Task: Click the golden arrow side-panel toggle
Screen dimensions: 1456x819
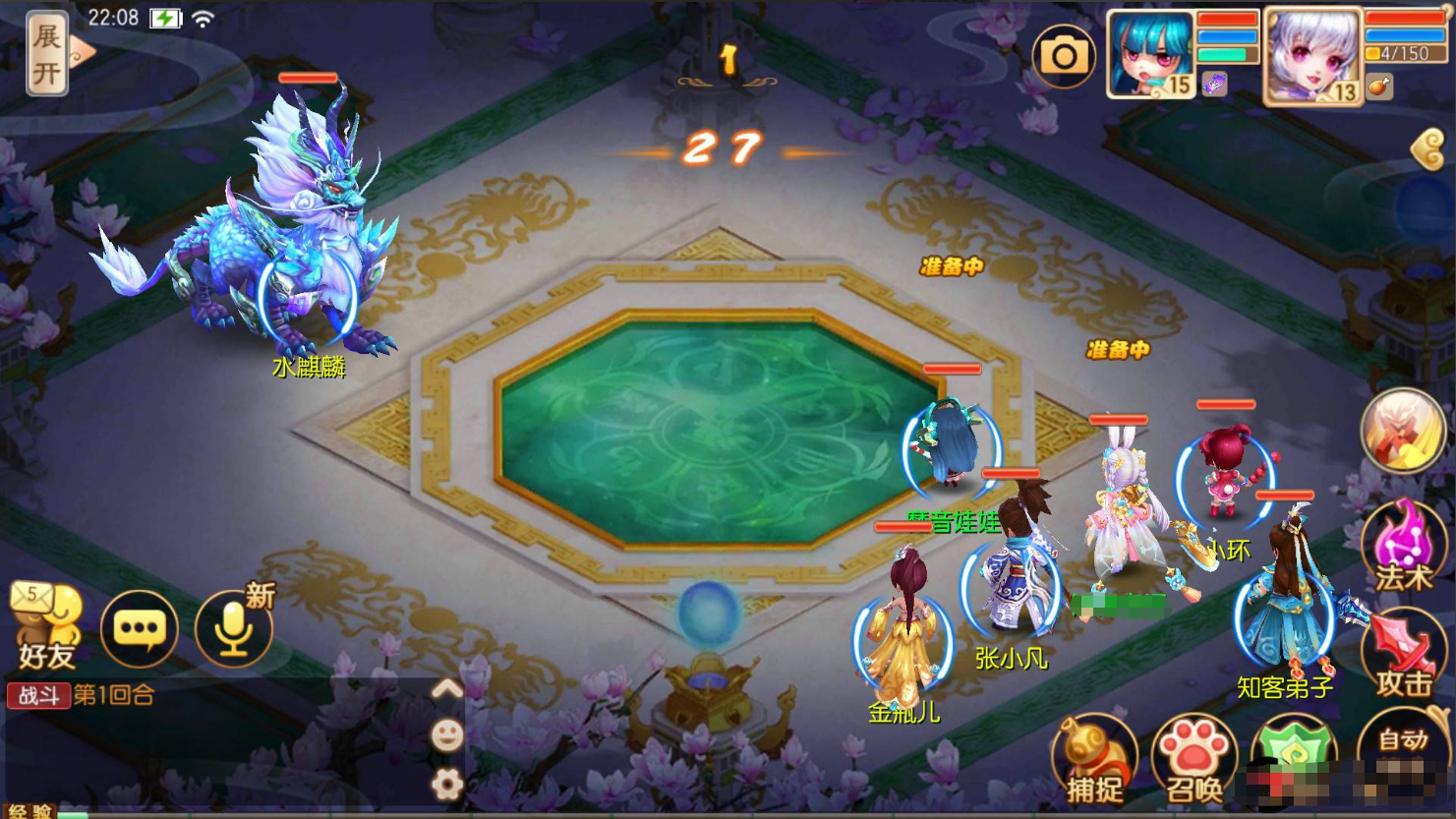Action: click(x=1428, y=150)
